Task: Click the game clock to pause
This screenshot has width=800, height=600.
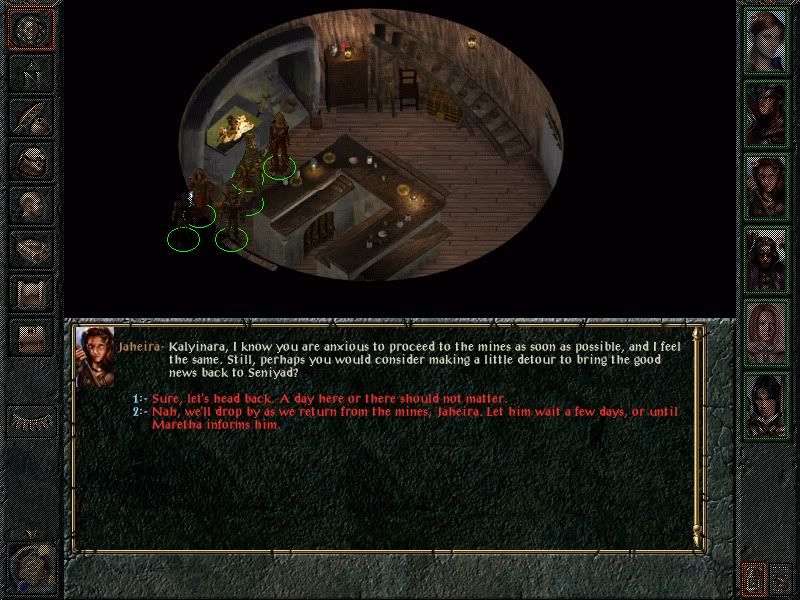Action: tap(31, 567)
